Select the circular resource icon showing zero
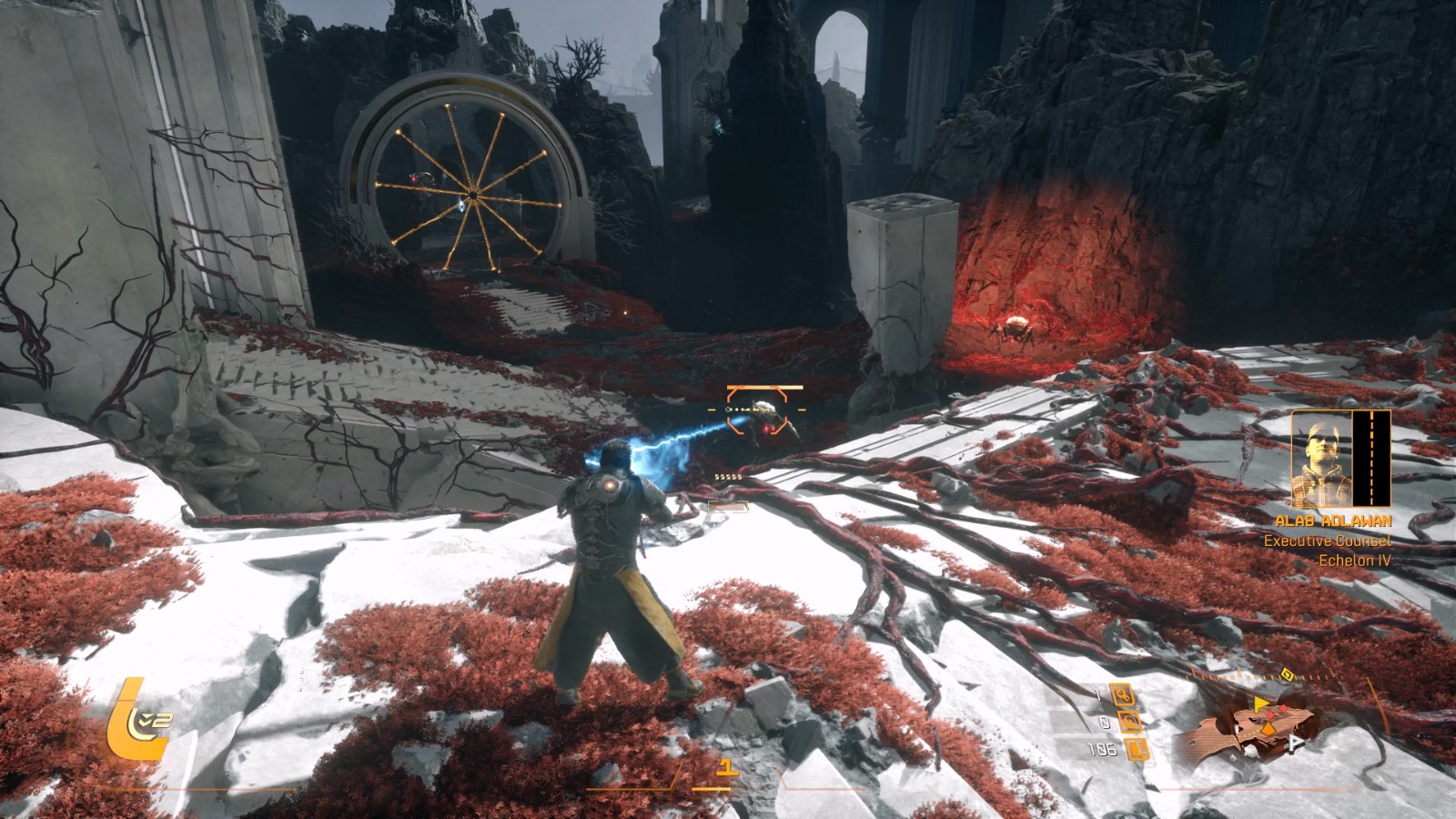Image resolution: width=1456 pixels, height=819 pixels. point(1129,723)
